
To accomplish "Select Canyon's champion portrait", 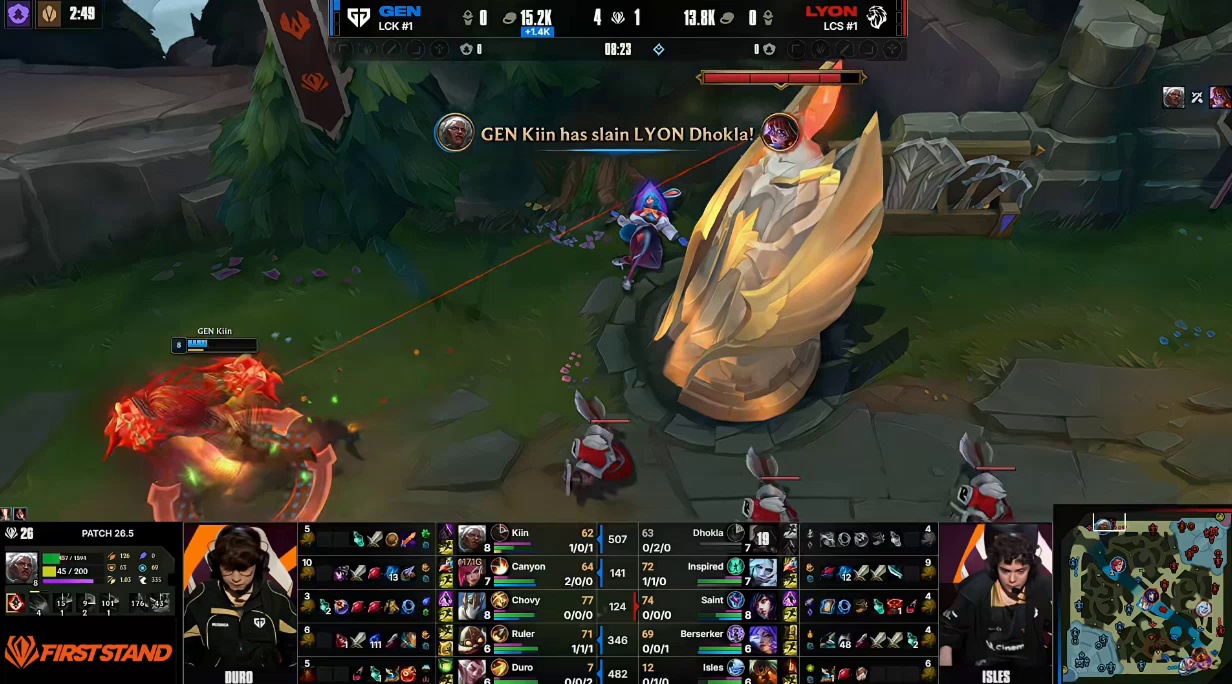I will [471, 573].
